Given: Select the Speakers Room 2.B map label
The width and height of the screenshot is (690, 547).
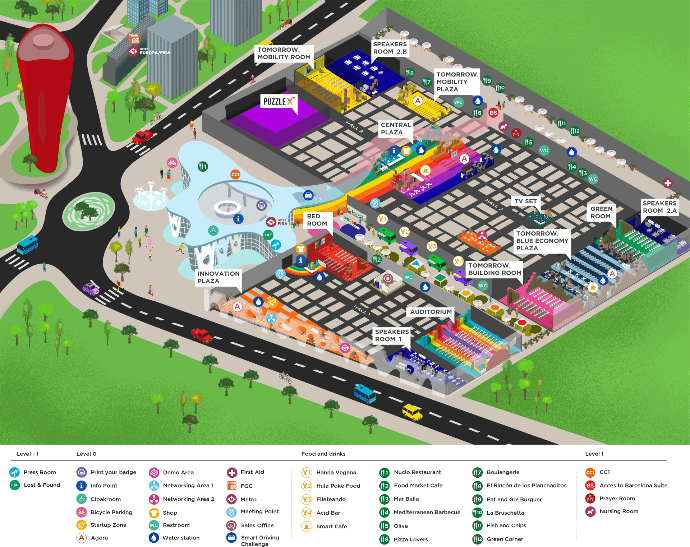Looking at the screenshot, I should tap(389, 50).
